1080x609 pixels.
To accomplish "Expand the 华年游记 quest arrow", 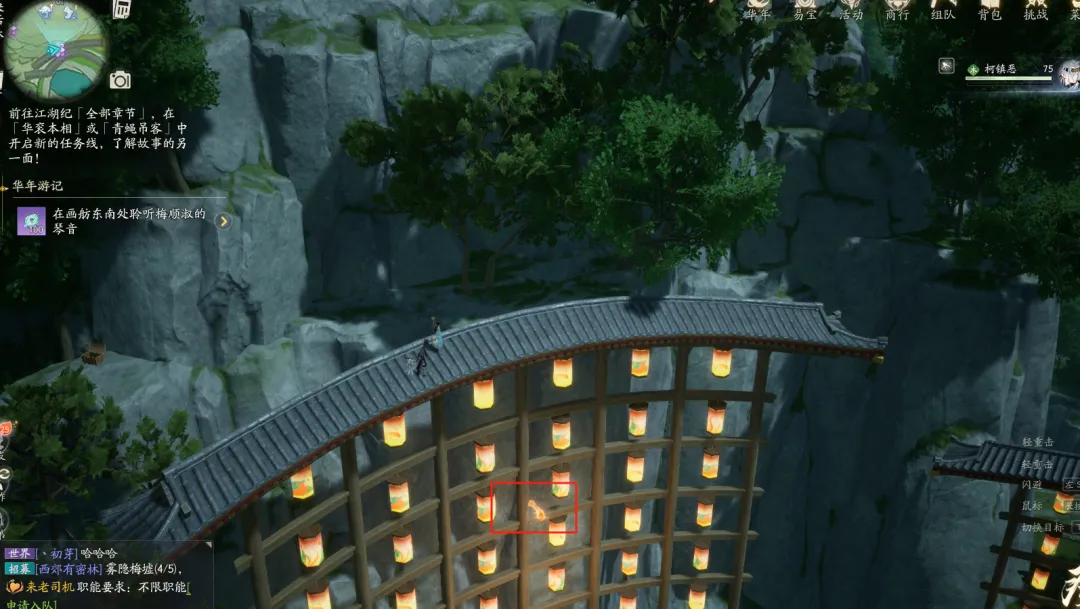I will tap(224, 221).
